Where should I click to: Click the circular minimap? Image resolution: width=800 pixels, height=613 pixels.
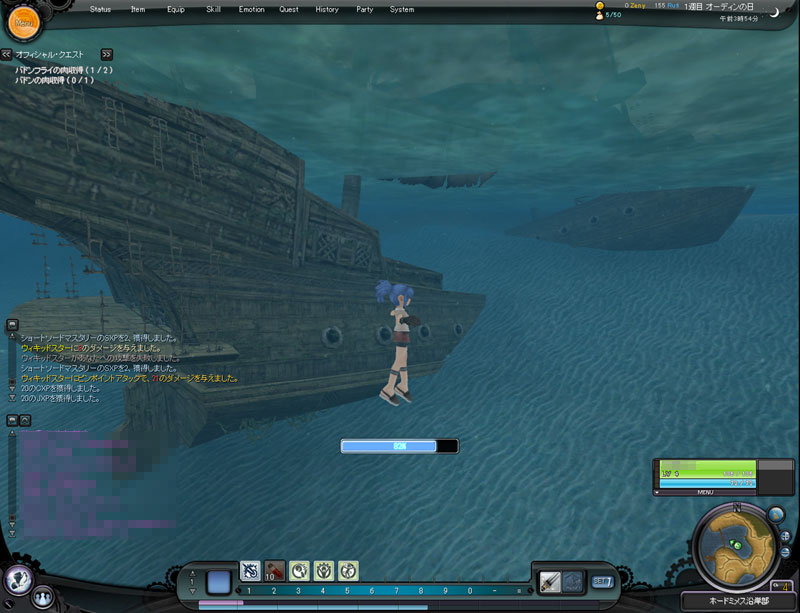point(737,547)
